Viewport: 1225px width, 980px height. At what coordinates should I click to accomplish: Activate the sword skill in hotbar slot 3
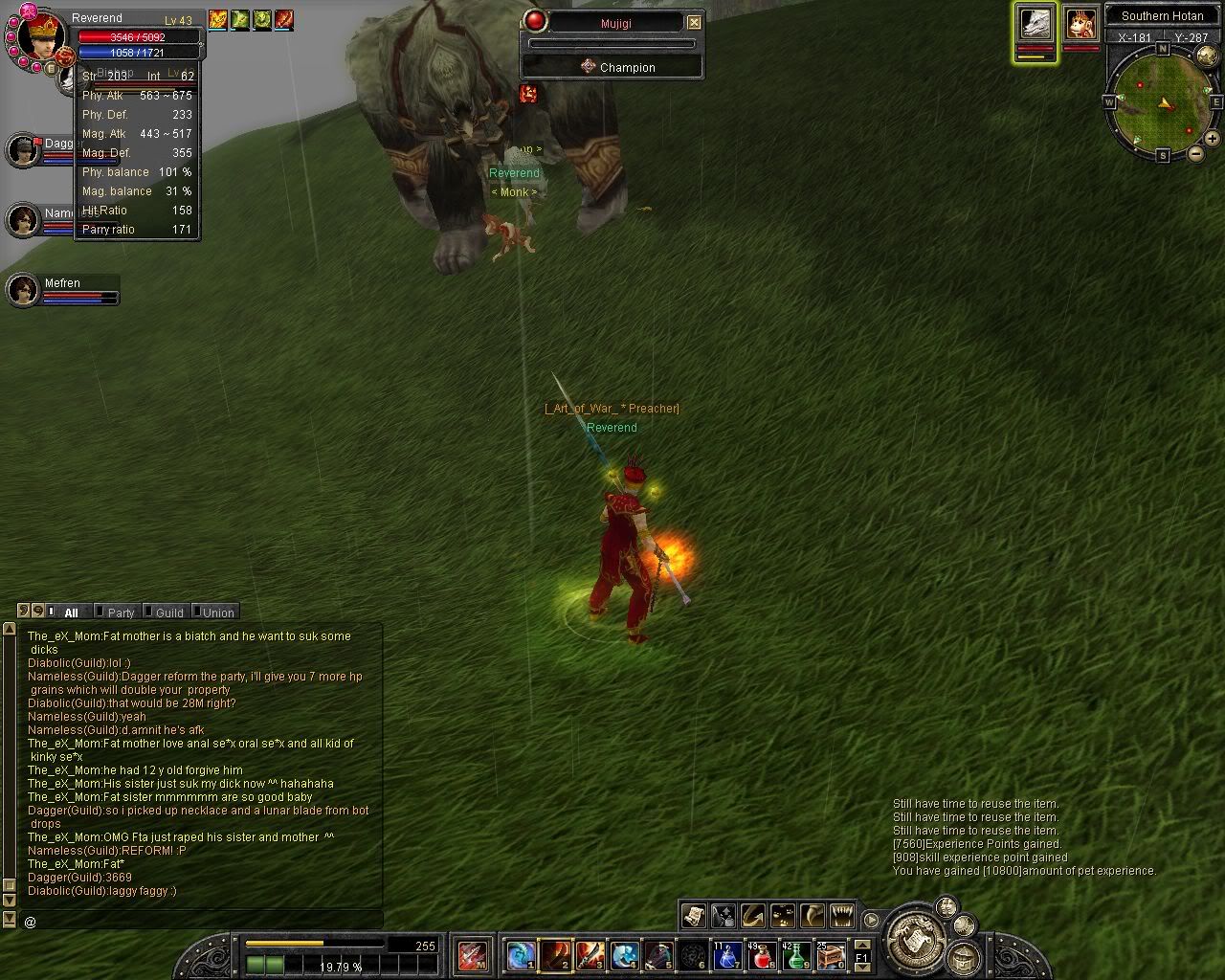(x=590, y=955)
